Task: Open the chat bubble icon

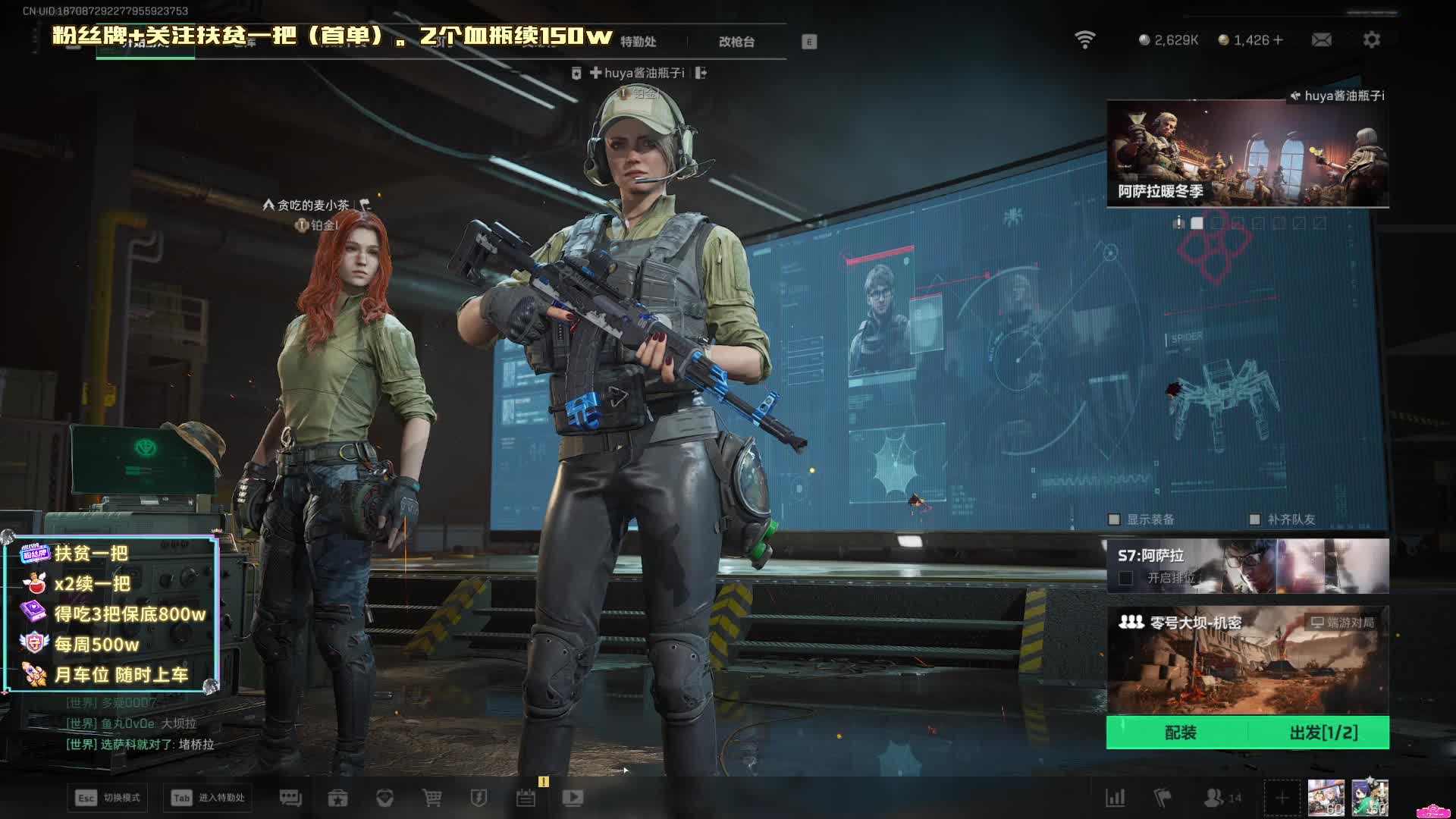Action: [x=290, y=798]
